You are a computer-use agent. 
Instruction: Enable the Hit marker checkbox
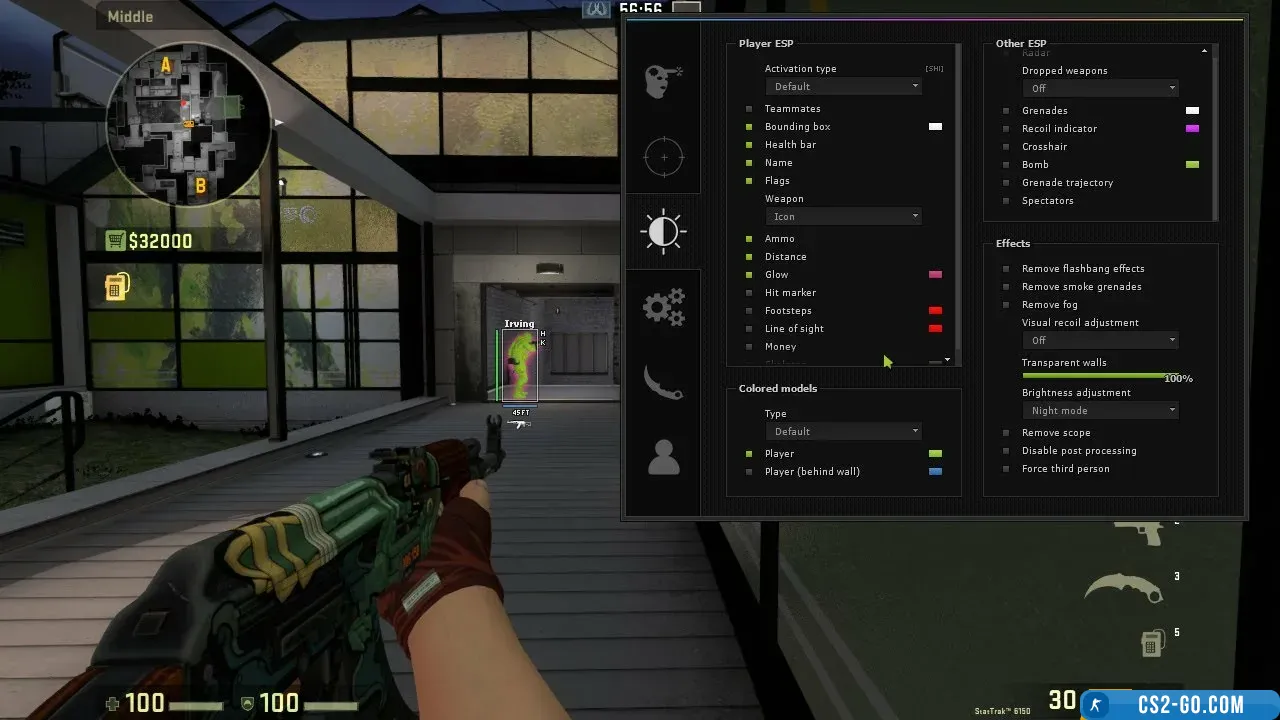[749, 293]
